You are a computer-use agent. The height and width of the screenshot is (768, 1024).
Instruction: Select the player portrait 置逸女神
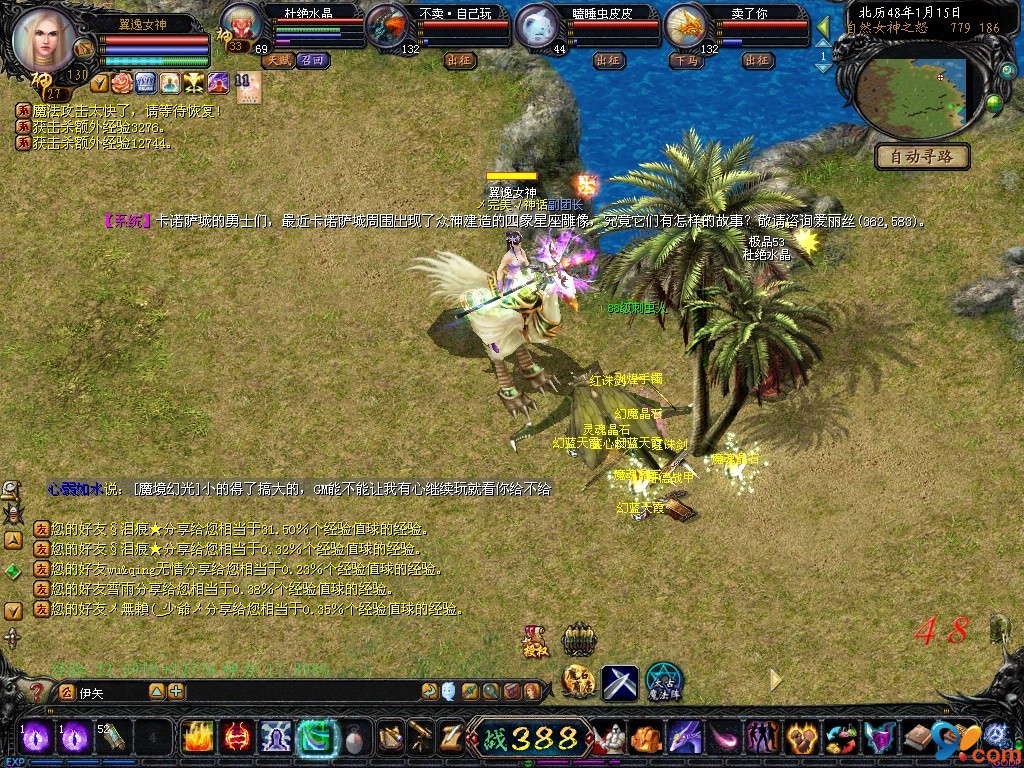(43, 40)
